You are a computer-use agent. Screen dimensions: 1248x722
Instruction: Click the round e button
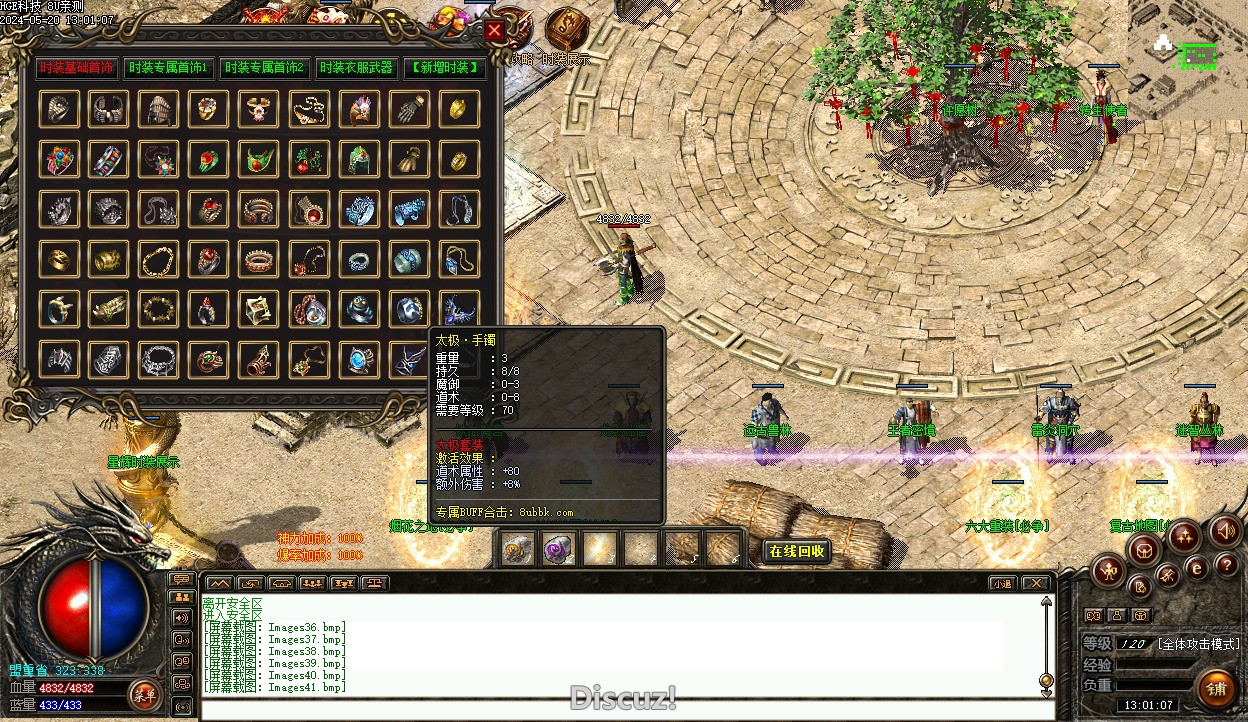coord(1196,569)
